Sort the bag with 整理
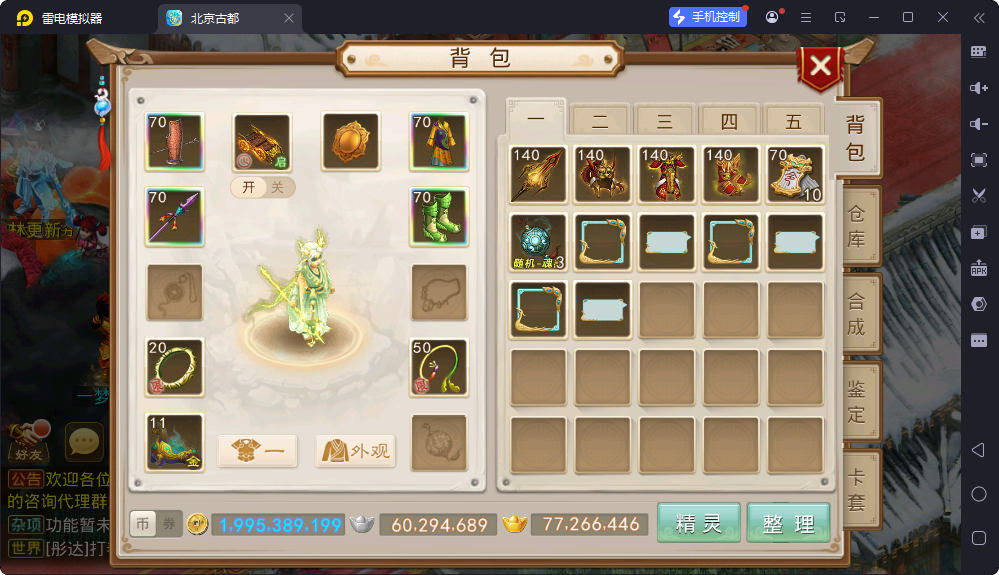 click(x=789, y=523)
